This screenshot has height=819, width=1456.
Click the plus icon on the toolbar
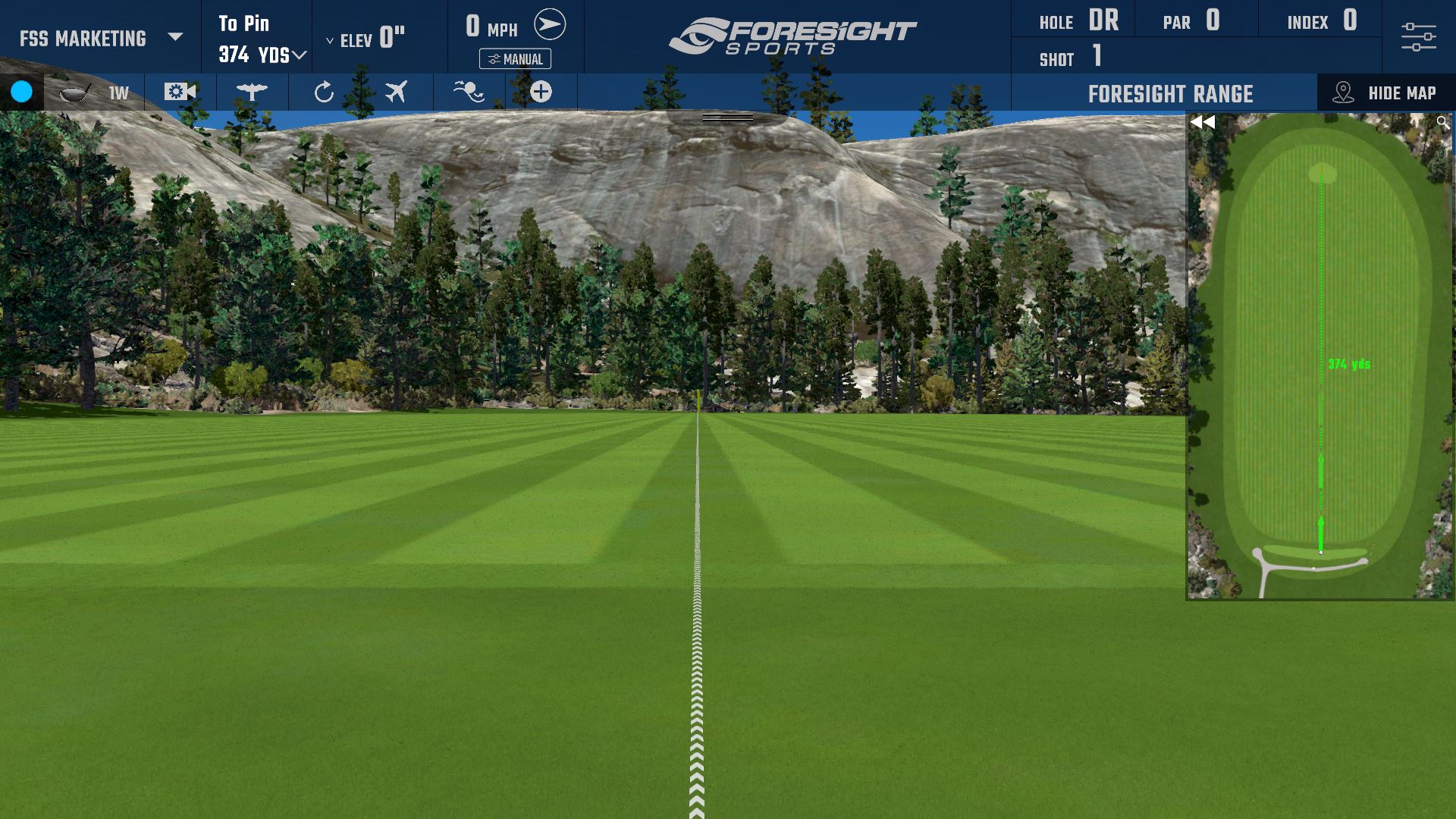click(x=540, y=92)
